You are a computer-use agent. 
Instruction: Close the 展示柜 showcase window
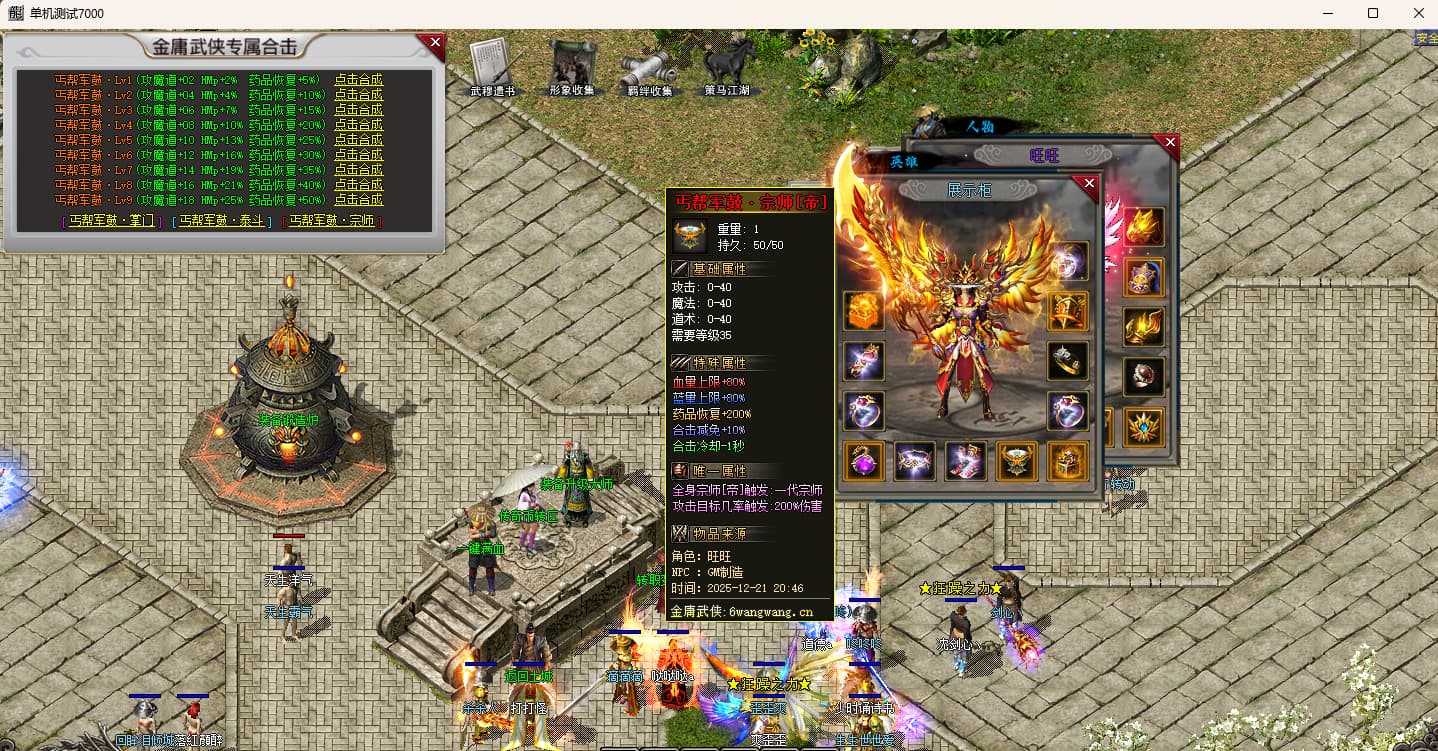1090,184
